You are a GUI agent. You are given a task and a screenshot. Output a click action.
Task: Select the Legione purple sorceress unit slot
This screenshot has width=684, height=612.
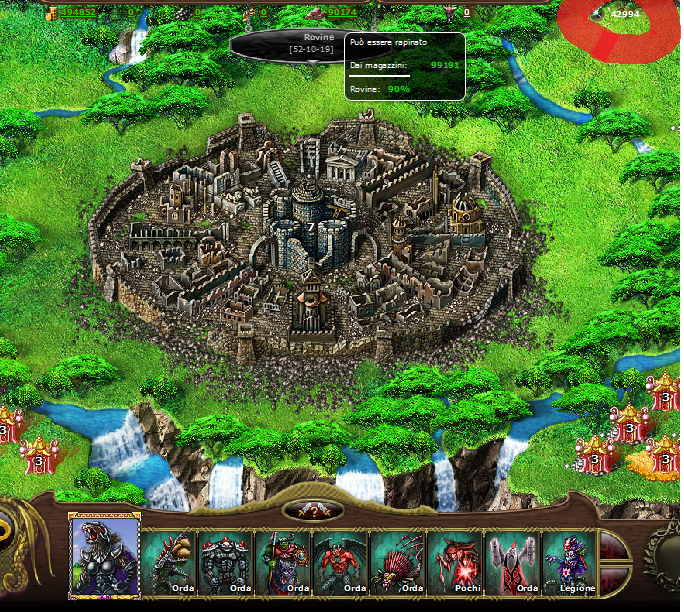click(570, 564)
